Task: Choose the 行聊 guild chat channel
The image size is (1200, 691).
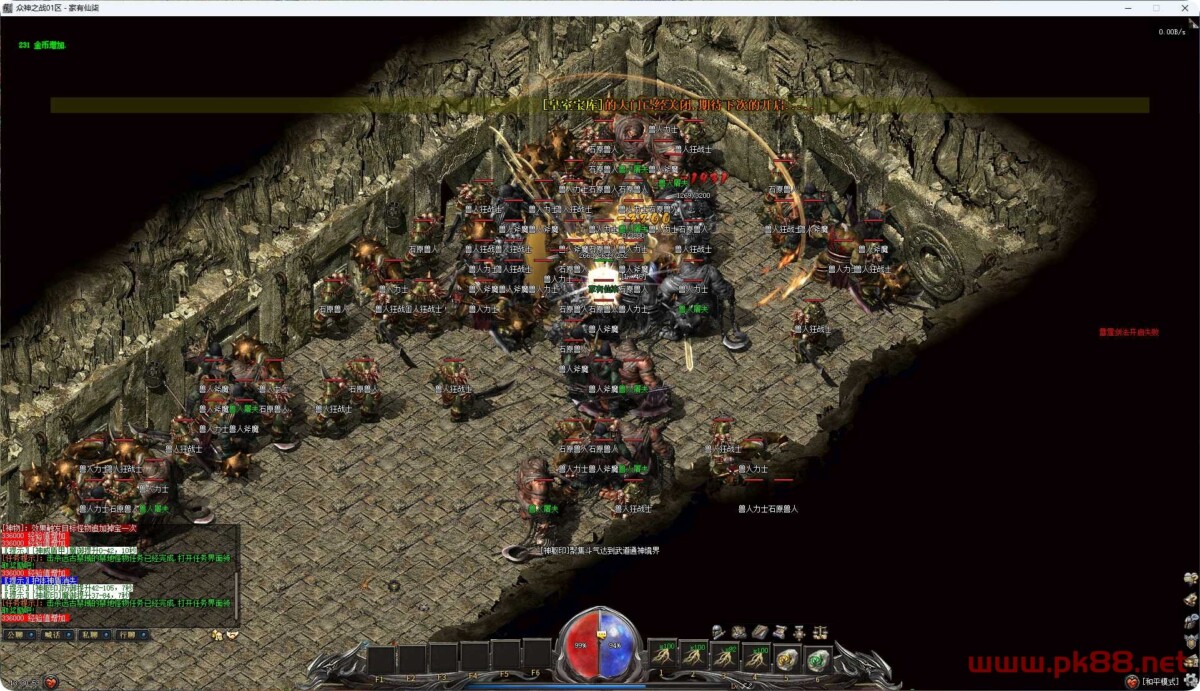Action: click(127, 635)
